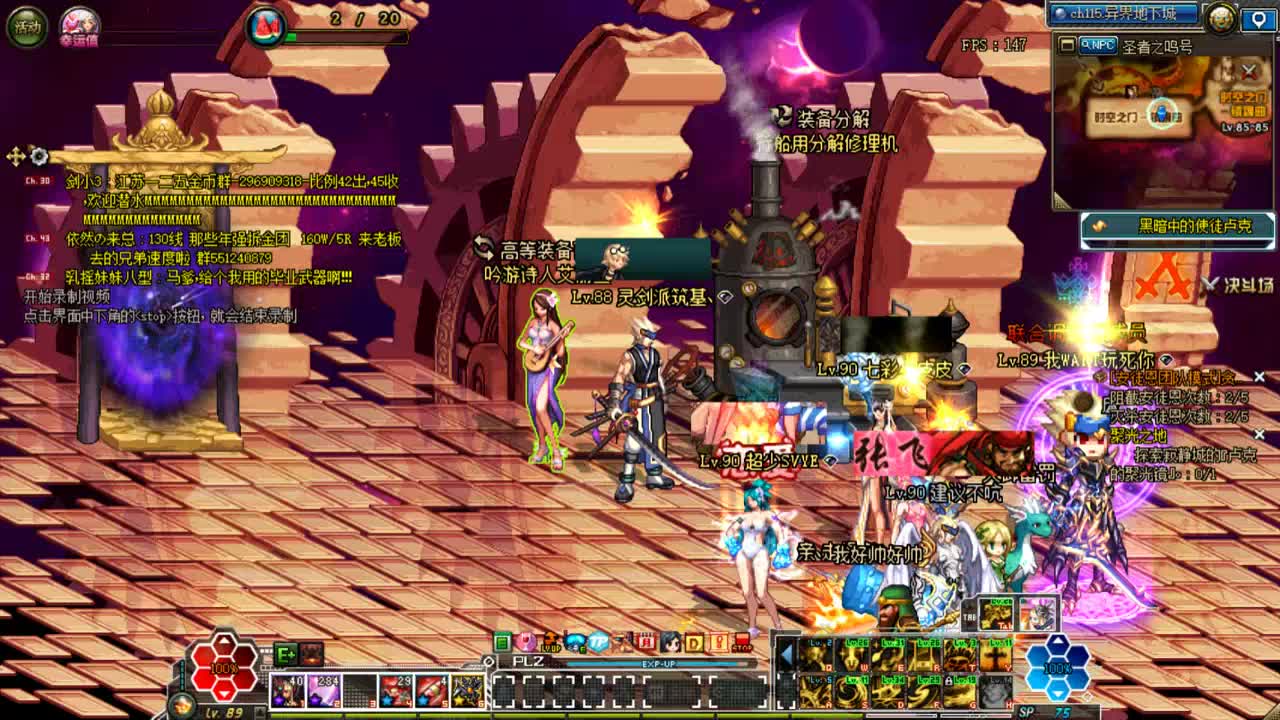Click the 幸运值 lucky value icon

79,24
